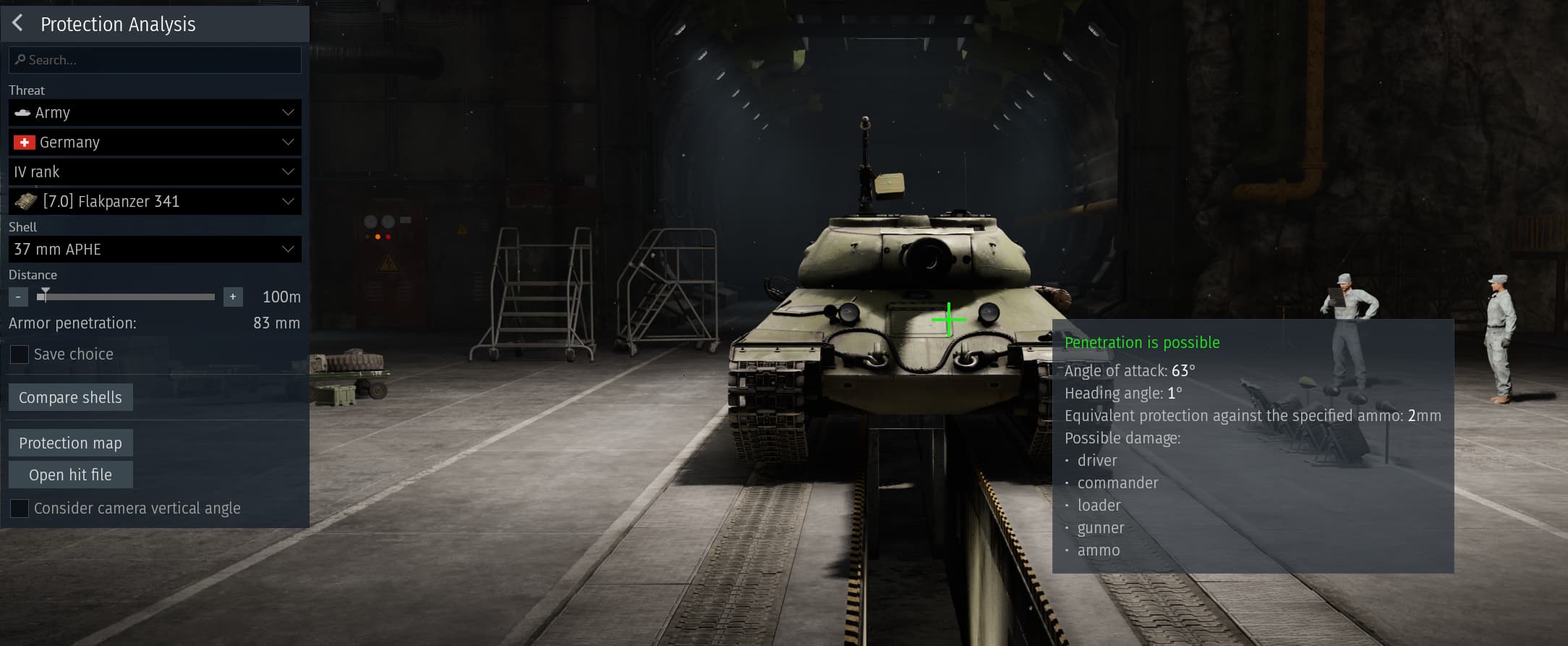Tick the Save choice checkbox
This screenshot has height=646, width=1568.
tap(20, 354)
